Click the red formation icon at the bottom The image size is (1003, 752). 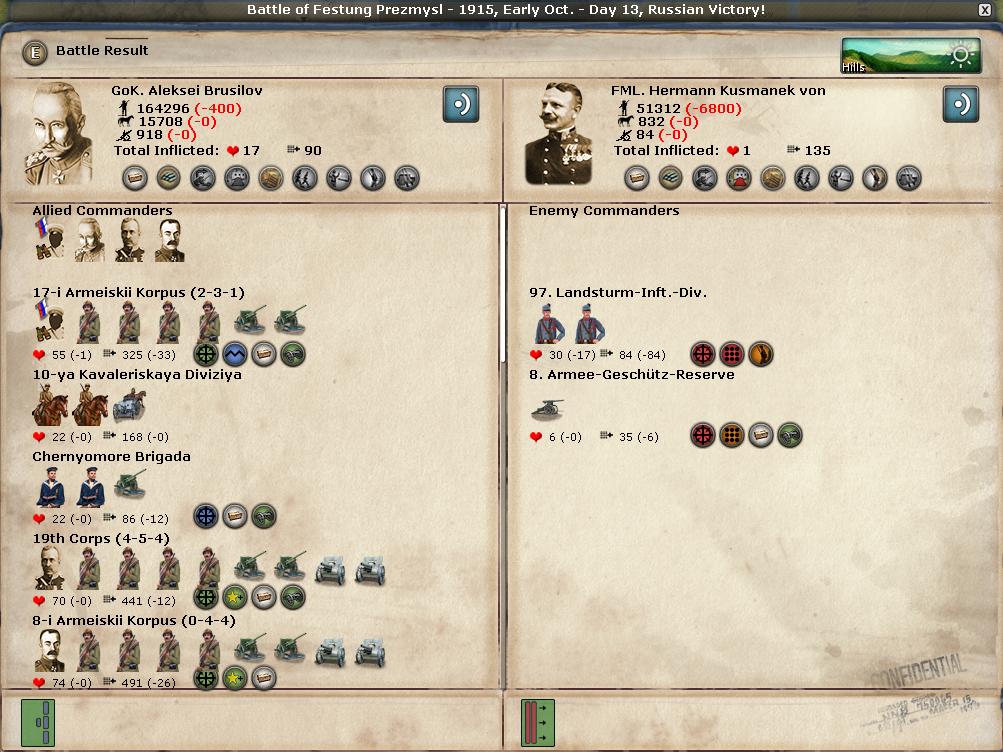537,722
